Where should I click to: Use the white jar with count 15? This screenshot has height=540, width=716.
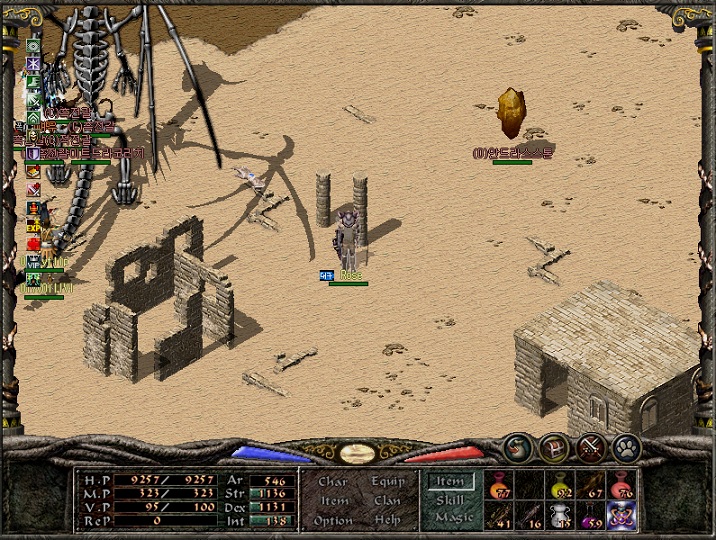(x=561, y=515)
